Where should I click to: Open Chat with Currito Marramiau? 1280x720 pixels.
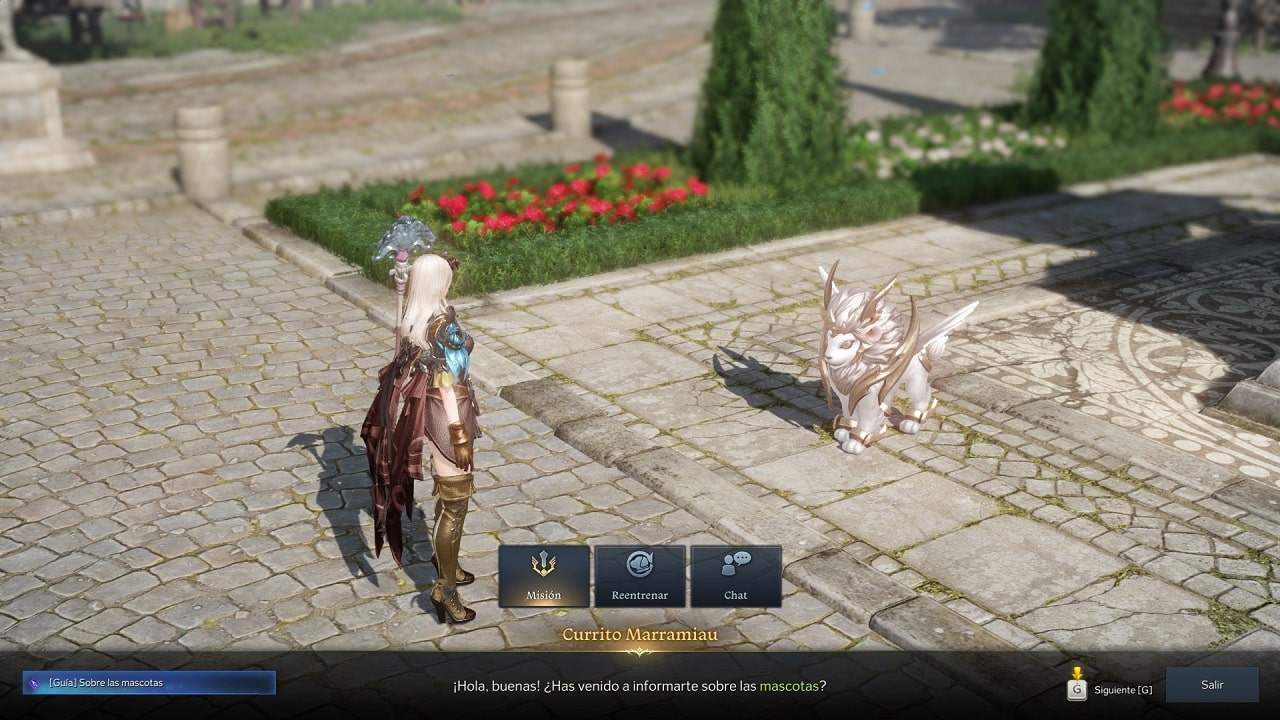(736, 576)
